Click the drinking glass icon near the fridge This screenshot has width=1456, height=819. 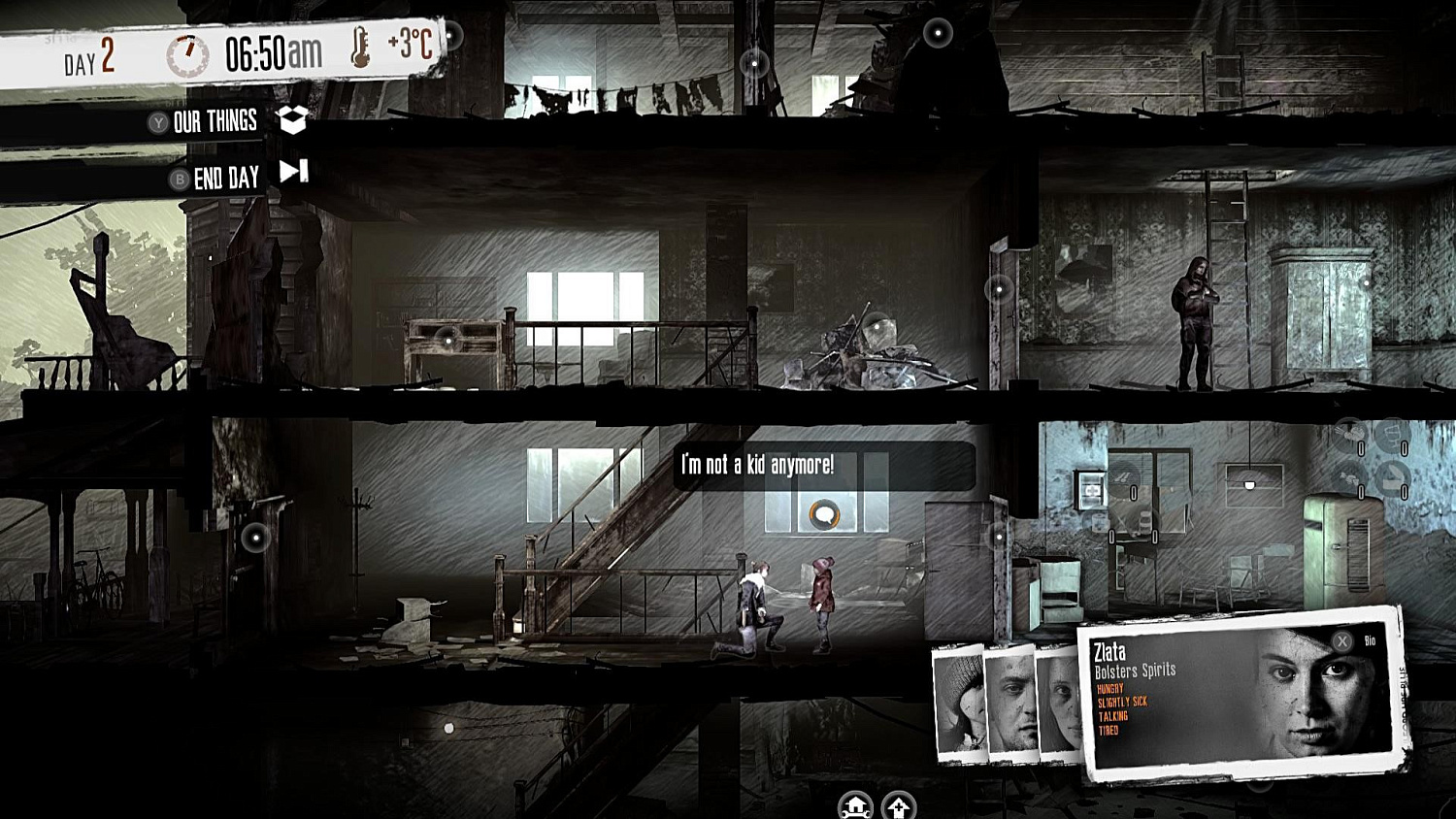(1392, 433)
